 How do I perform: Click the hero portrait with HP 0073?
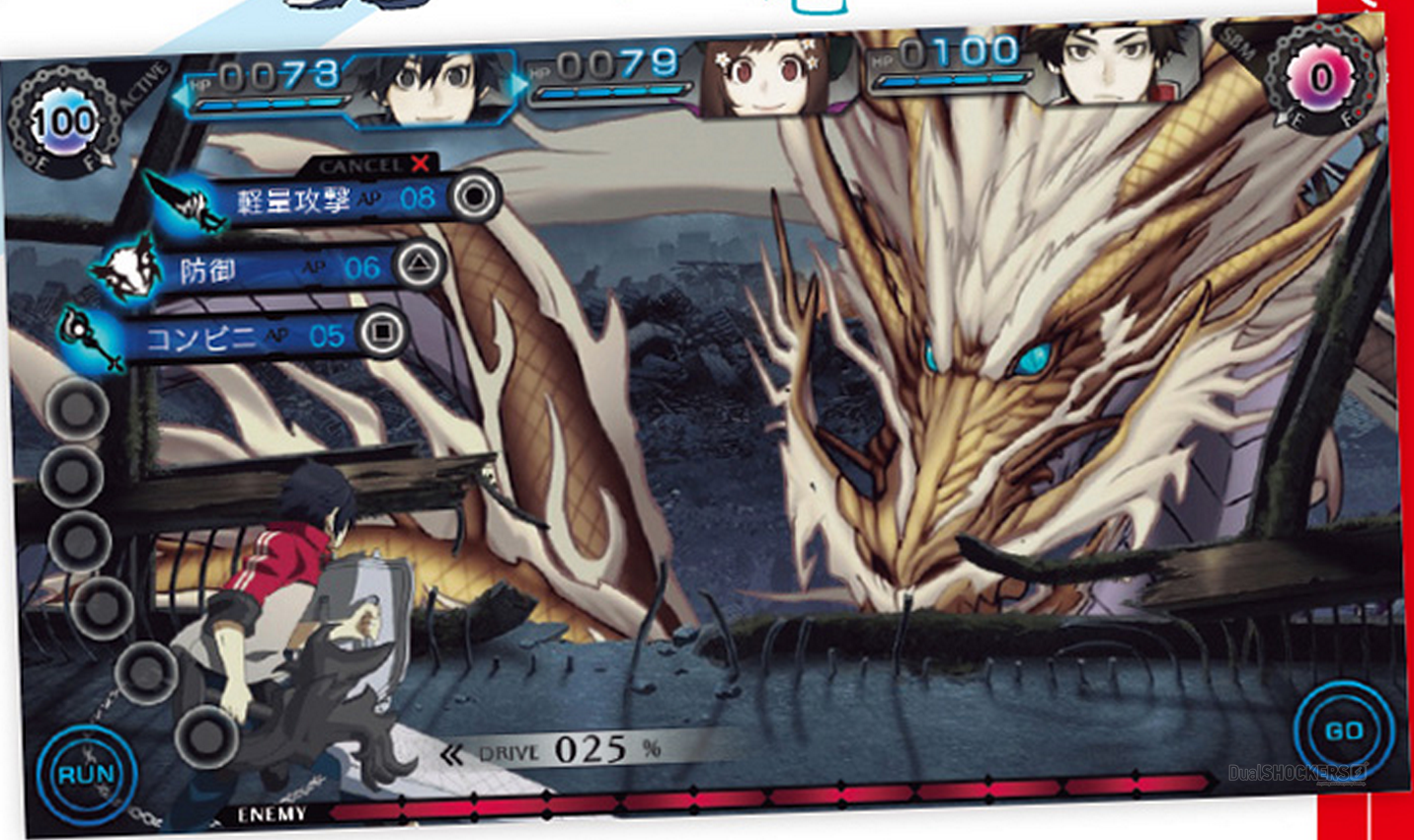(436, 84)
